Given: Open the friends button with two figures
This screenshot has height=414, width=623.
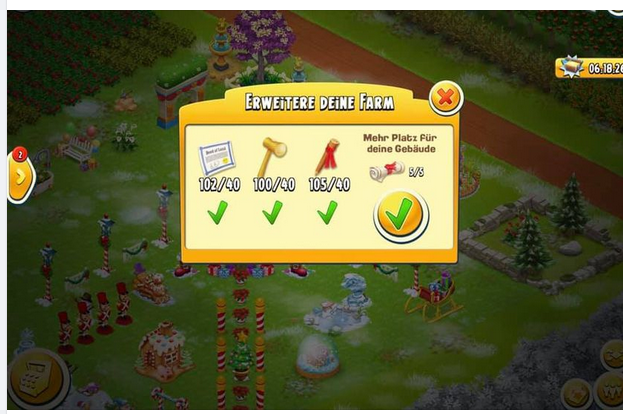Looking at the screenshot, I should pyautogui.click(x=609, y=392).
